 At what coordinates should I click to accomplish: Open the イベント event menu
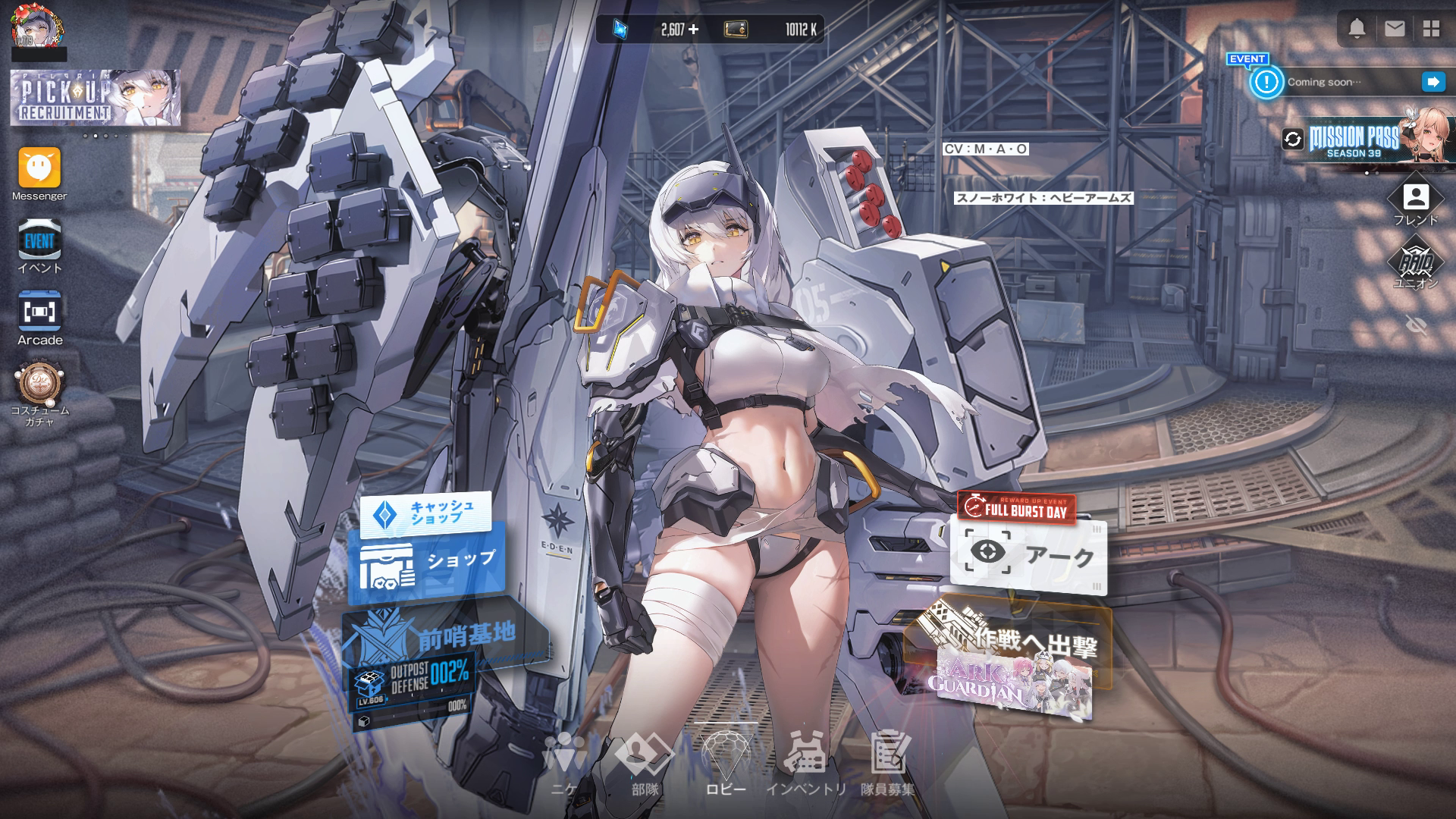(x=39, y=241)
